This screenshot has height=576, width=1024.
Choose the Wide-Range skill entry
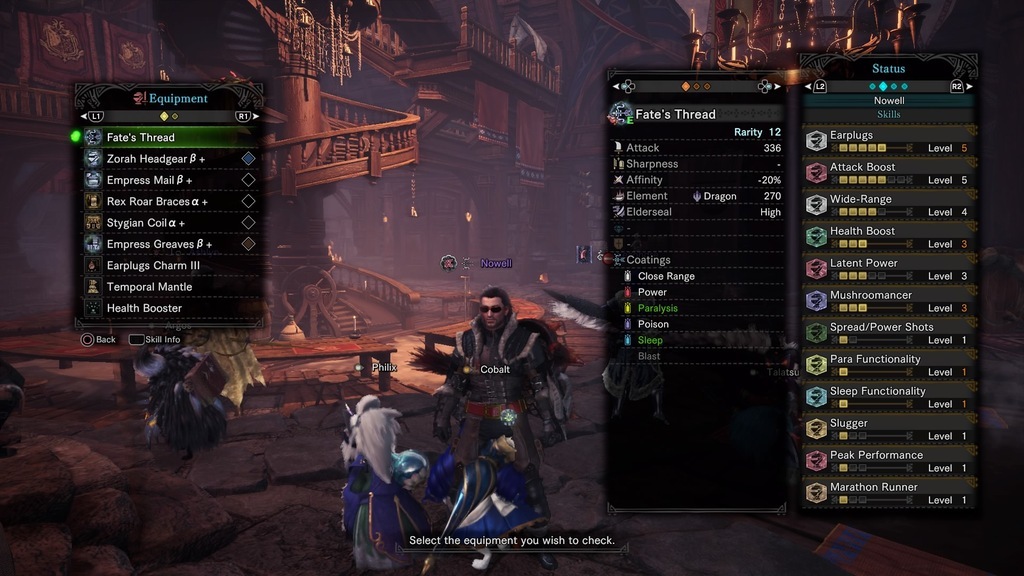(x=888, y=205)
